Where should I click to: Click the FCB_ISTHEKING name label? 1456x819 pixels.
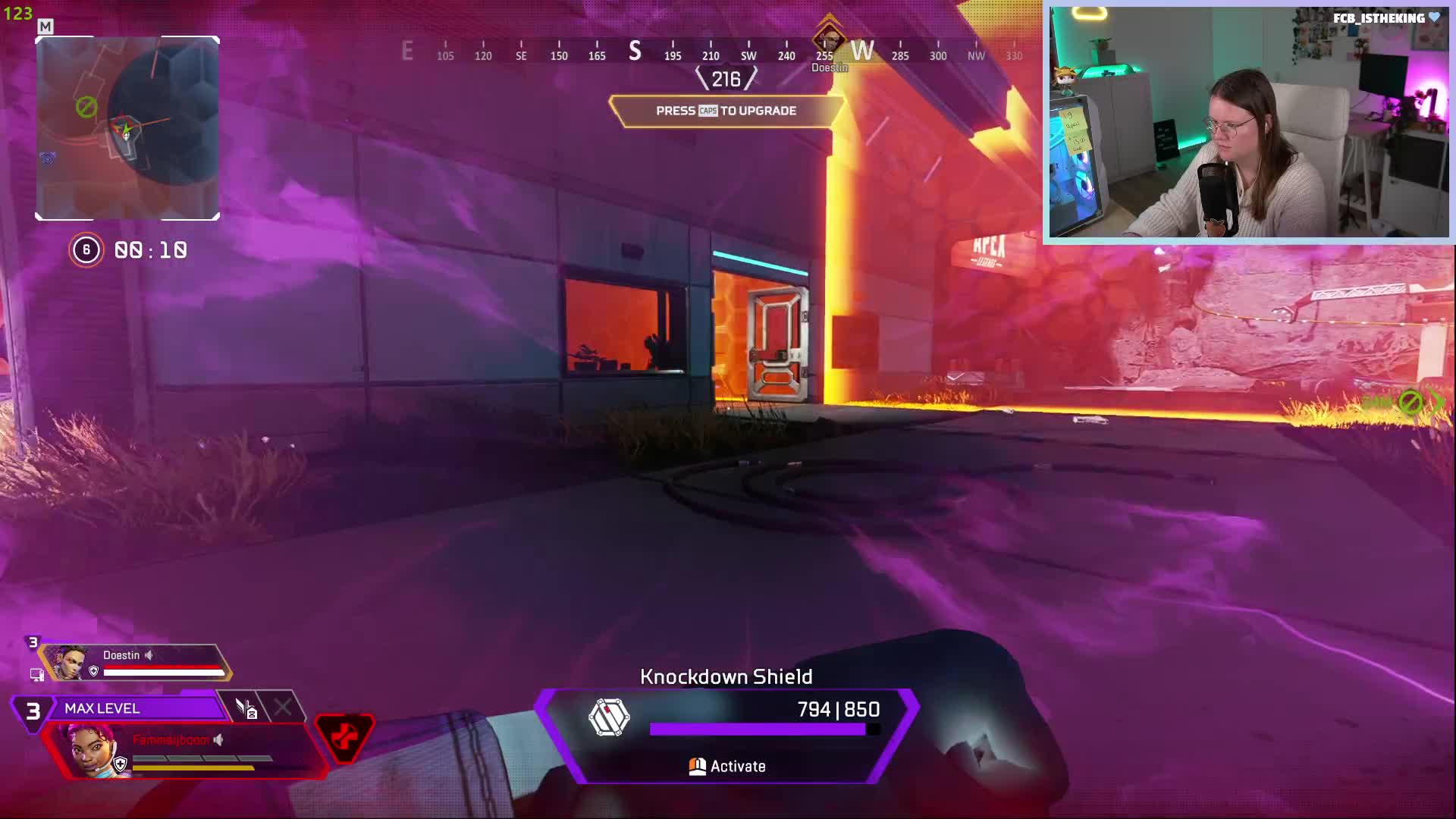click(1379, 18)
